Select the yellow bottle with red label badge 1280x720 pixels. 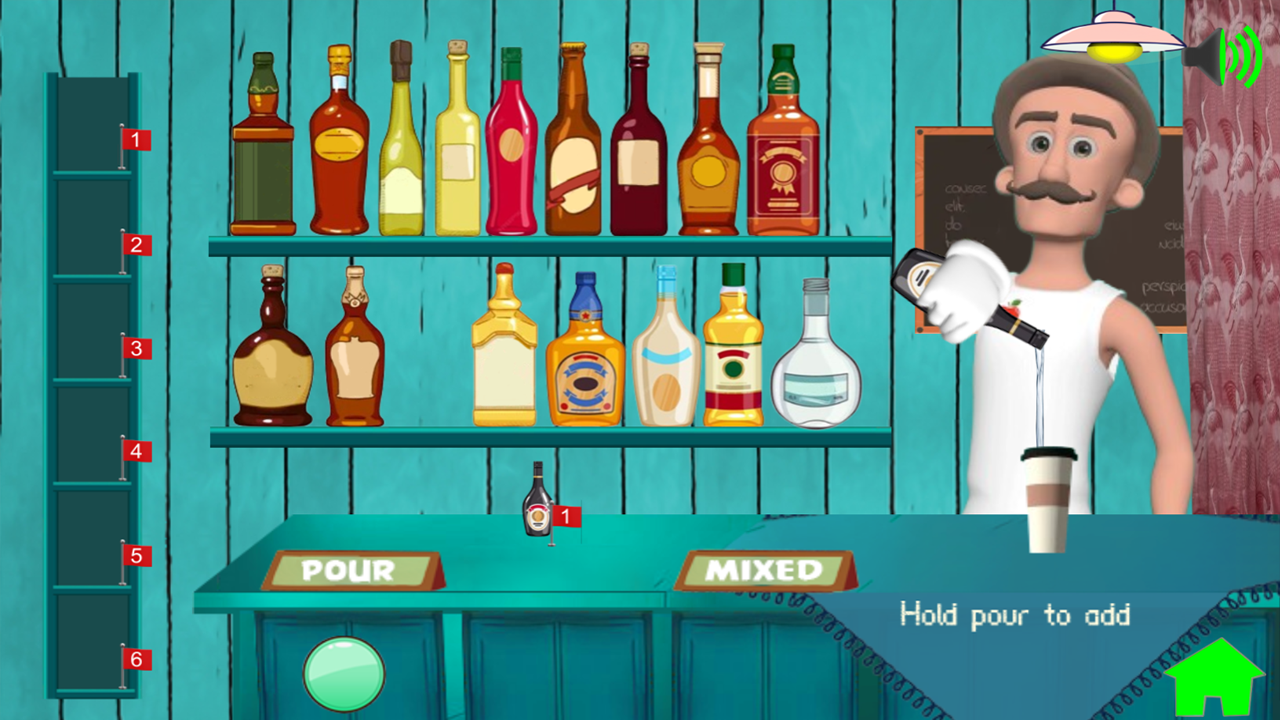click(x=733, y=355)
